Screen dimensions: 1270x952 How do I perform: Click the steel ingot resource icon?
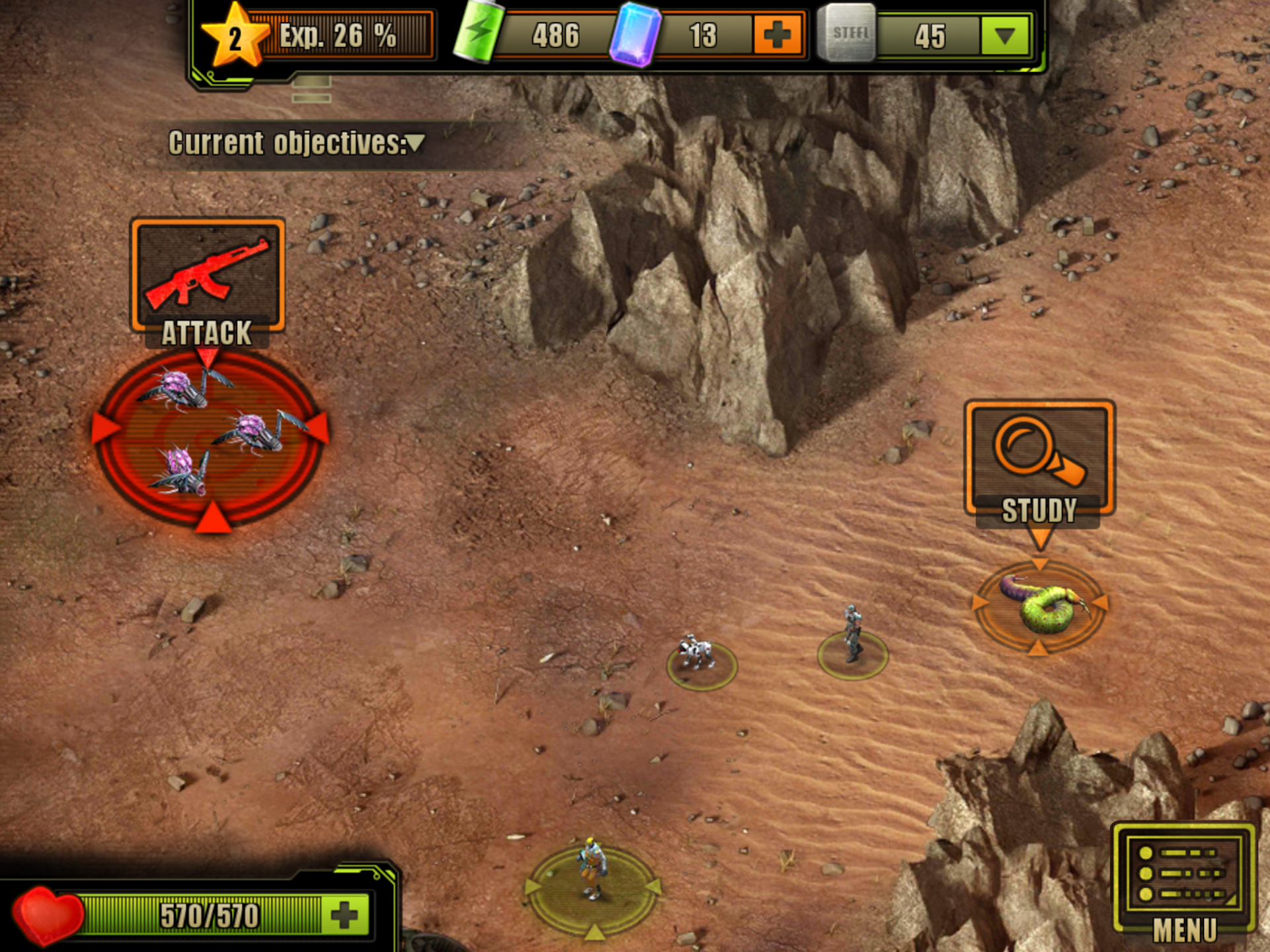848,34
